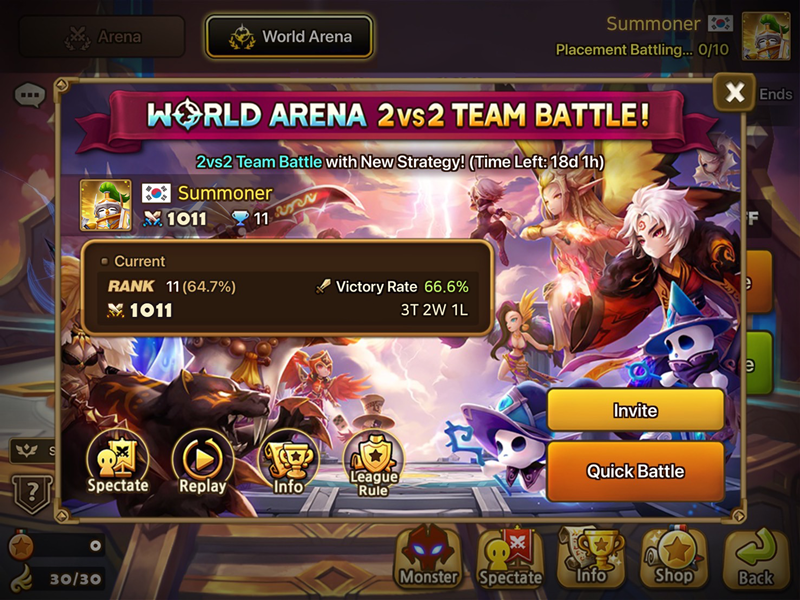Open the bottom bar Spectate button

pos(511,556)
